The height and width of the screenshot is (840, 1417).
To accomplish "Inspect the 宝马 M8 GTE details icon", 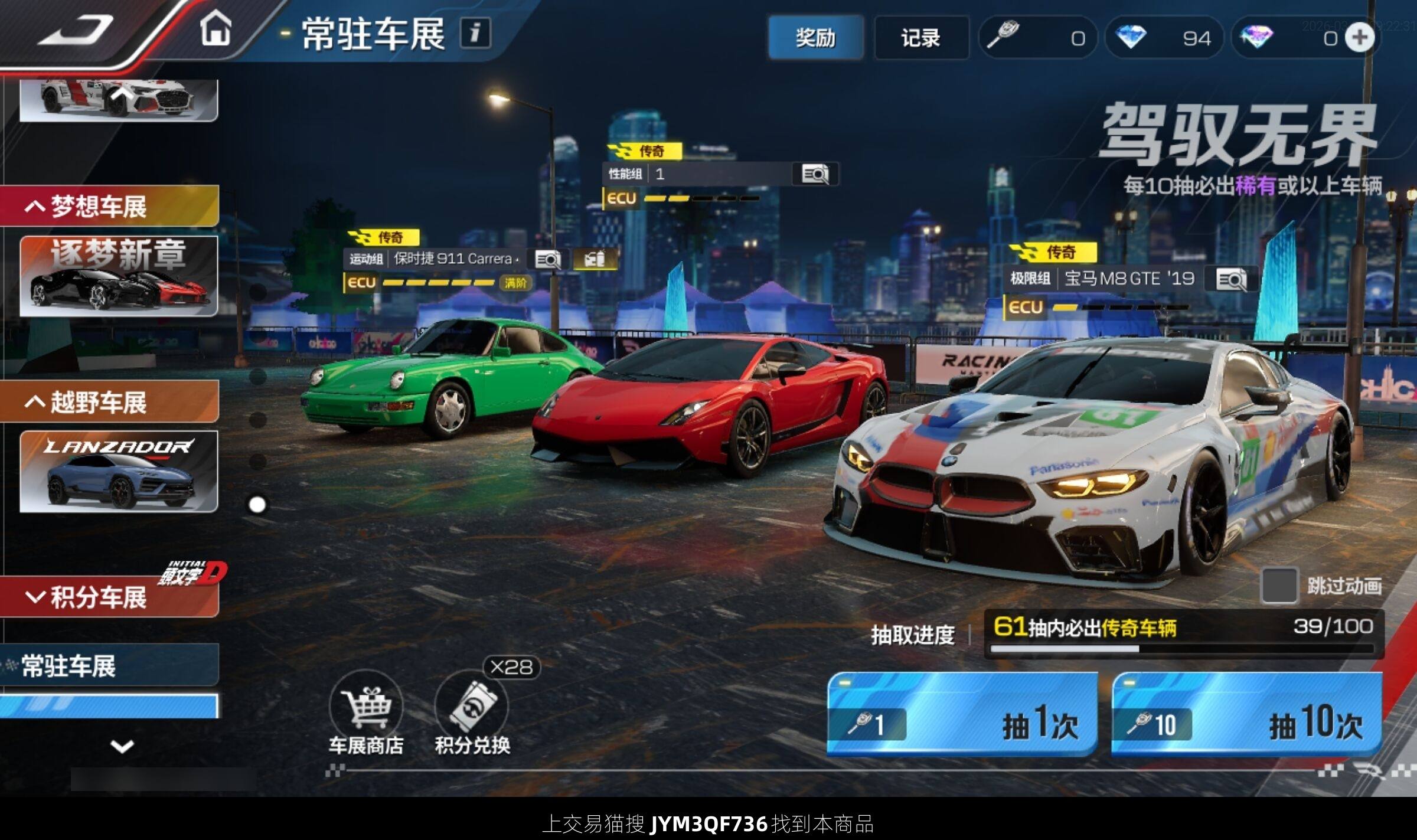I will 1231,279.
